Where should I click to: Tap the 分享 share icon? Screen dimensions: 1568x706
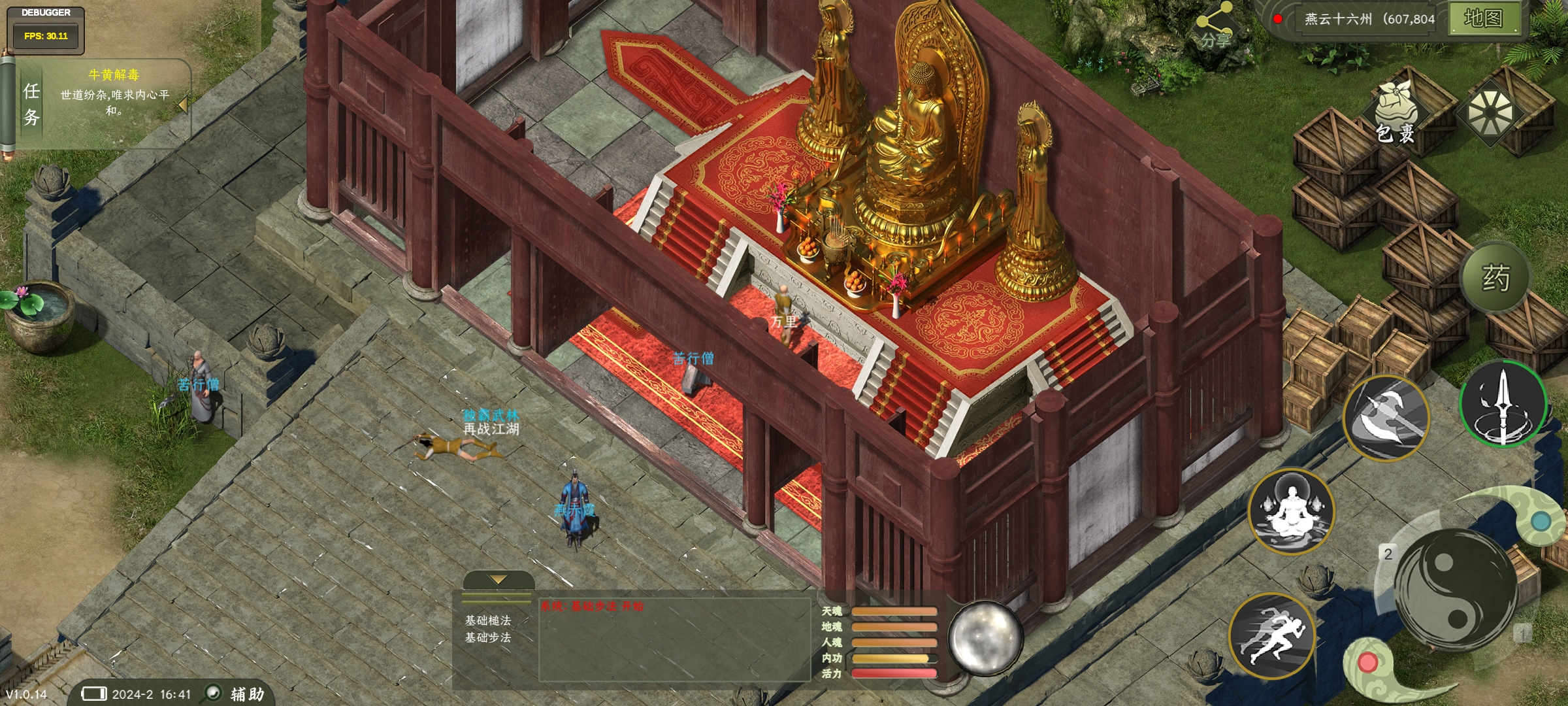point(1214,27)
